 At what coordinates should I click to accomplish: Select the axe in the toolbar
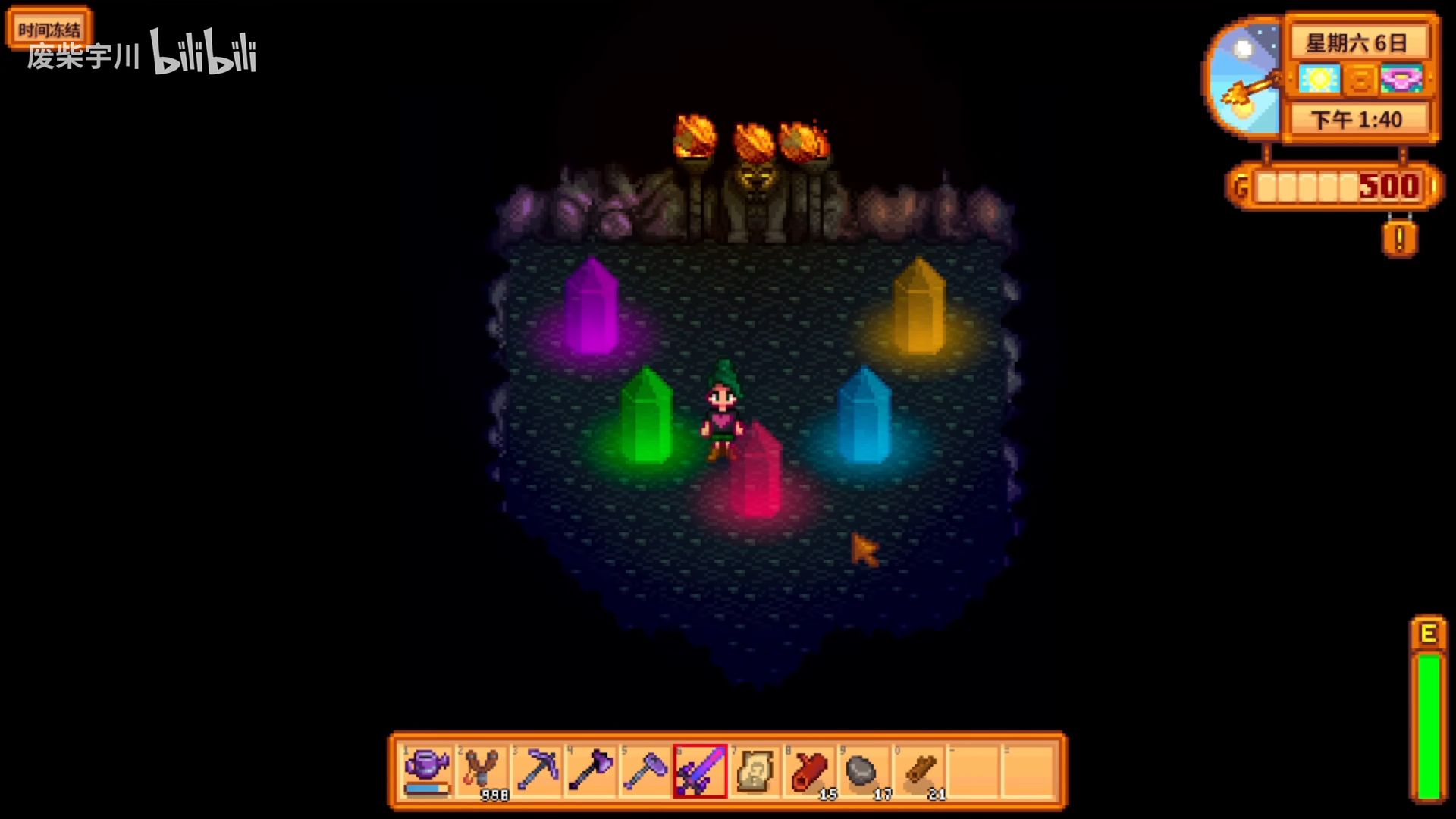591,770
